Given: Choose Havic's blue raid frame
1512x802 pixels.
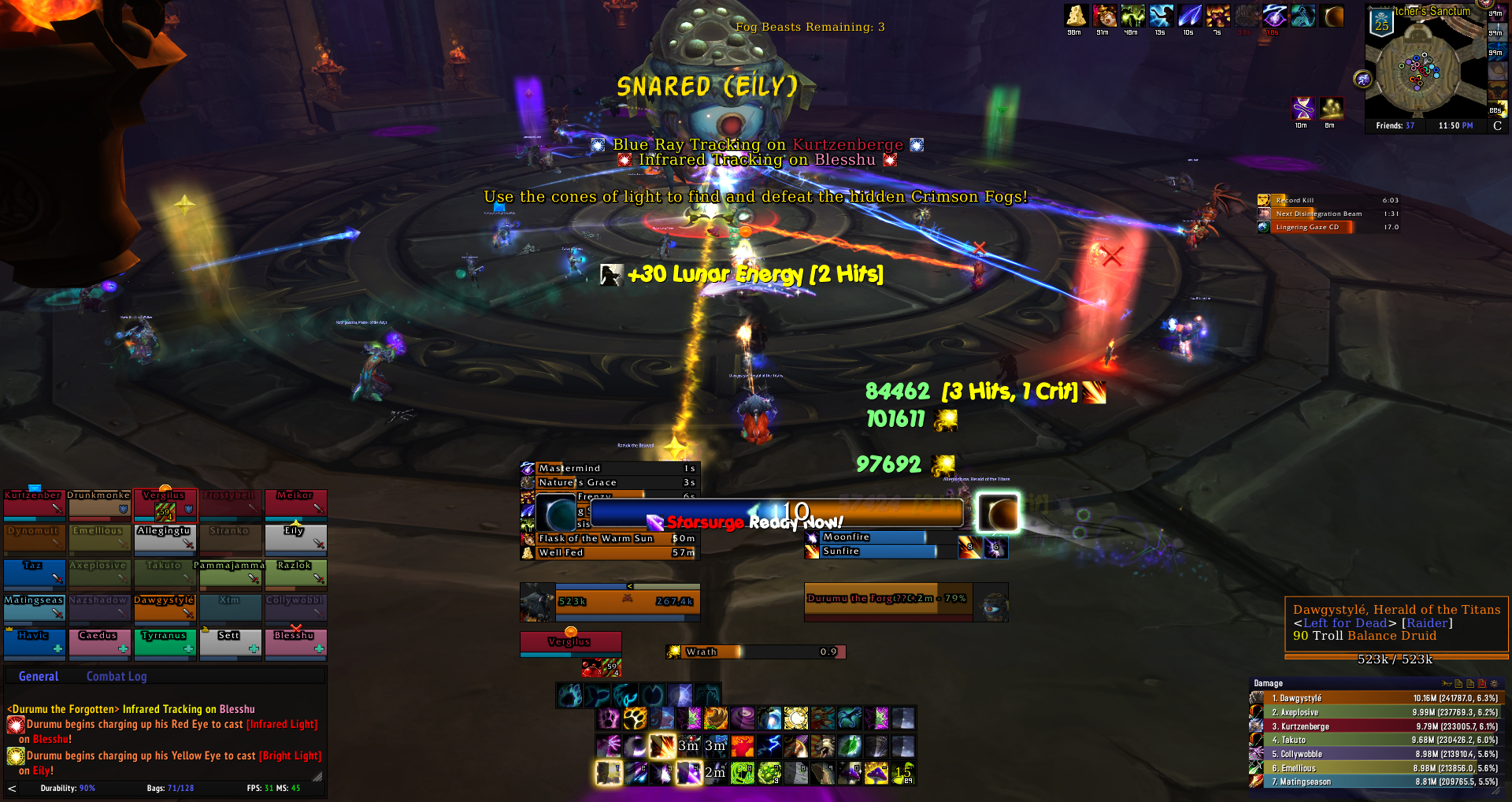Looking at the screenshot, I should click(x=34, y=642).
